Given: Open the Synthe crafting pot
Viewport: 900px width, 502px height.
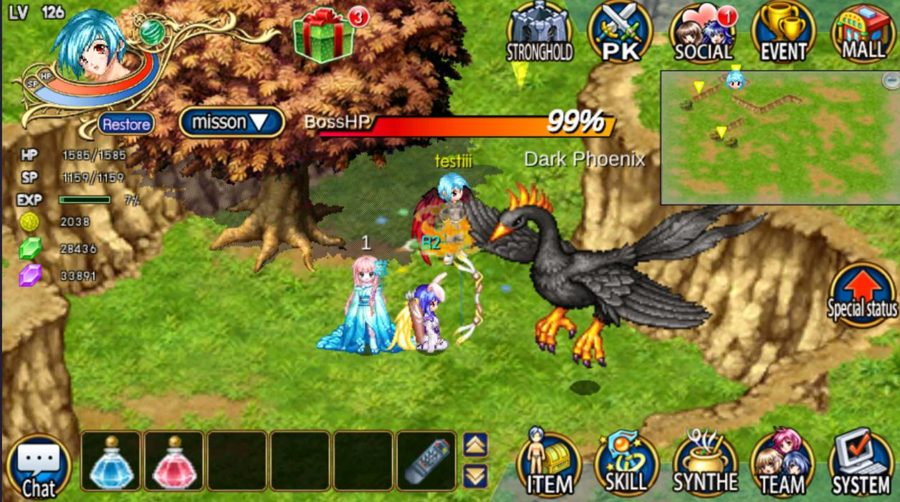Looking at the screenshot, I should 705,463.
